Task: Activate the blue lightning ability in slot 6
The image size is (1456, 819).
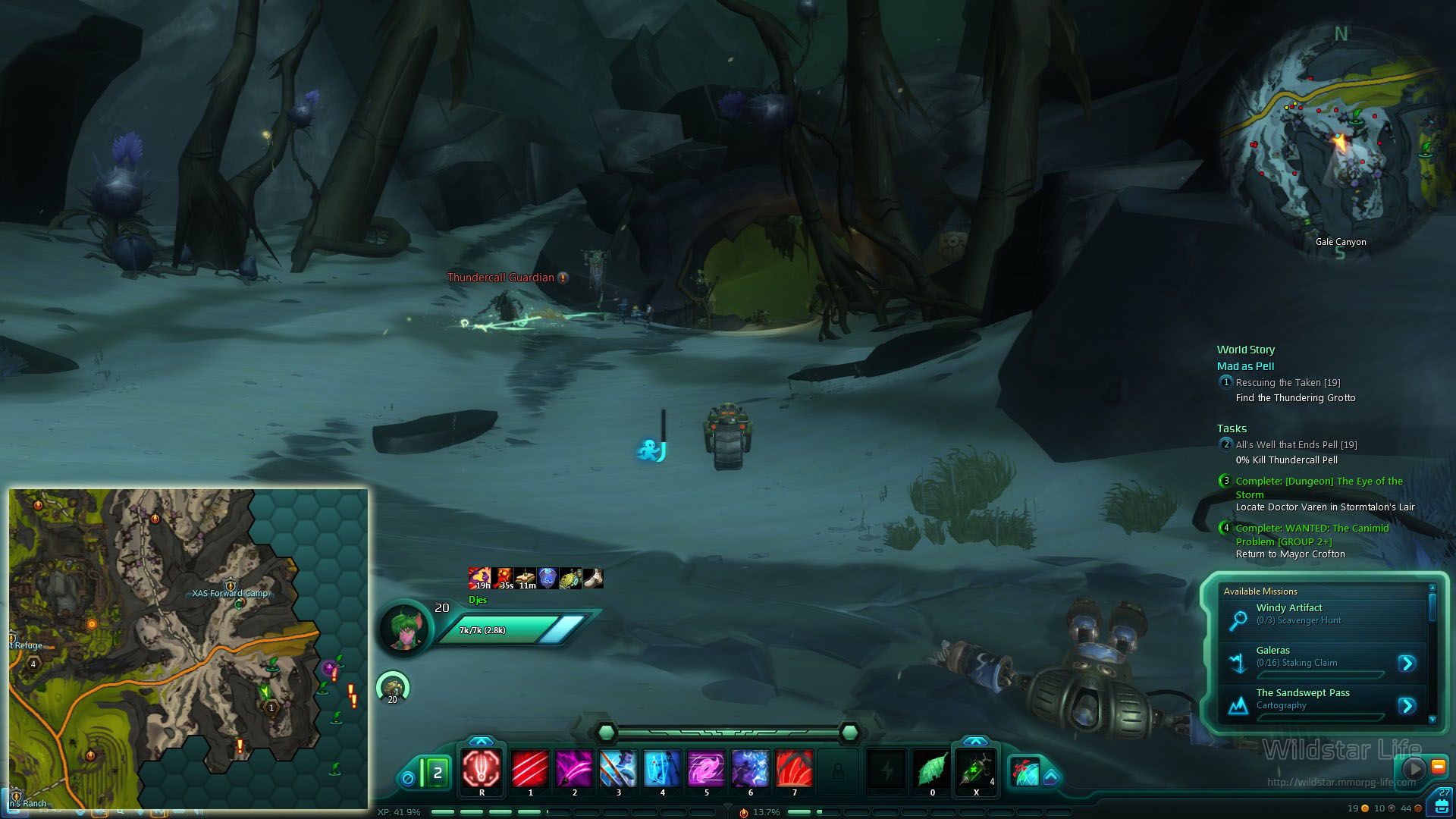Action: coord(750,769)
